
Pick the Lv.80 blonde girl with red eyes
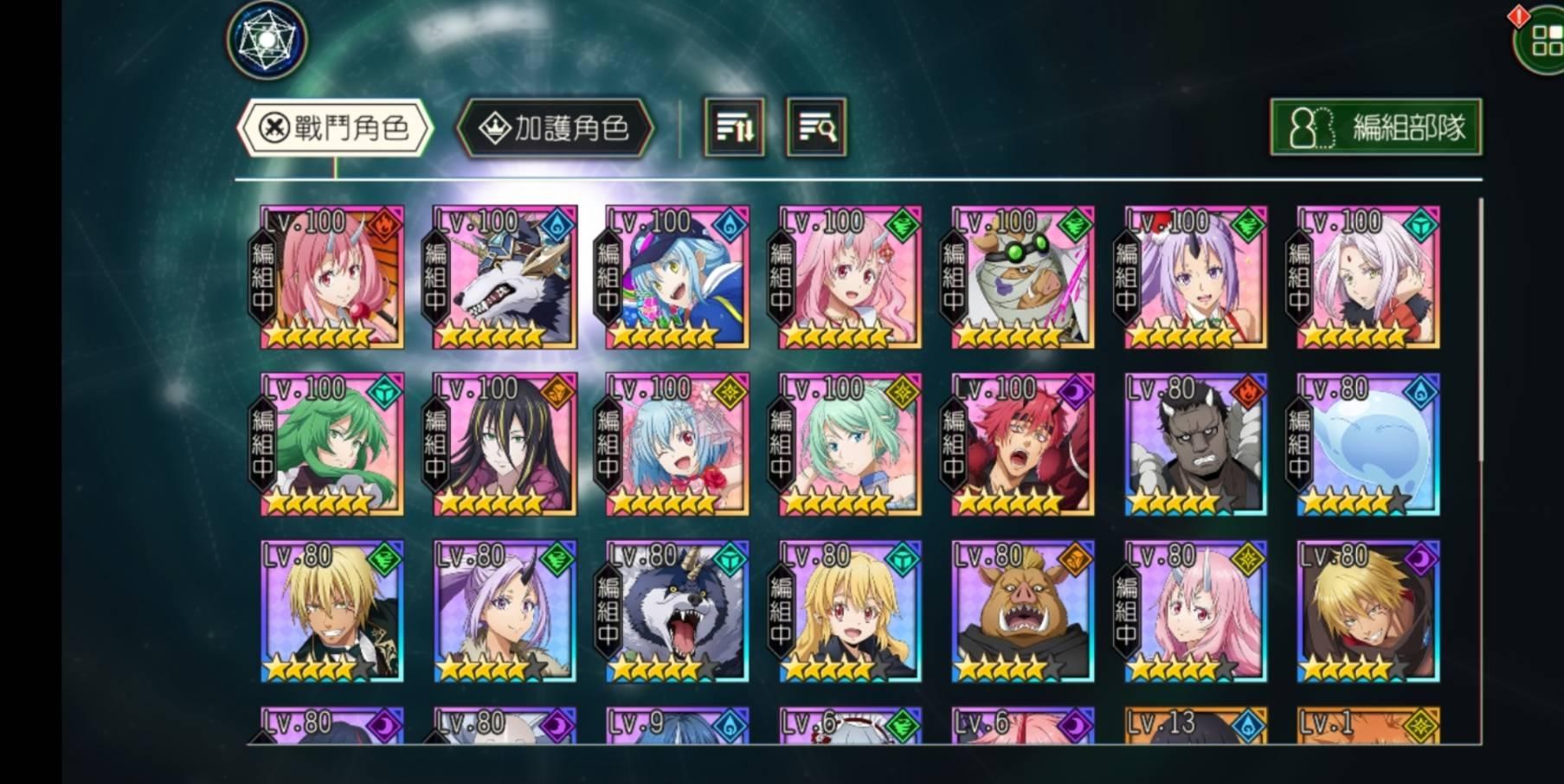[850, 612]
